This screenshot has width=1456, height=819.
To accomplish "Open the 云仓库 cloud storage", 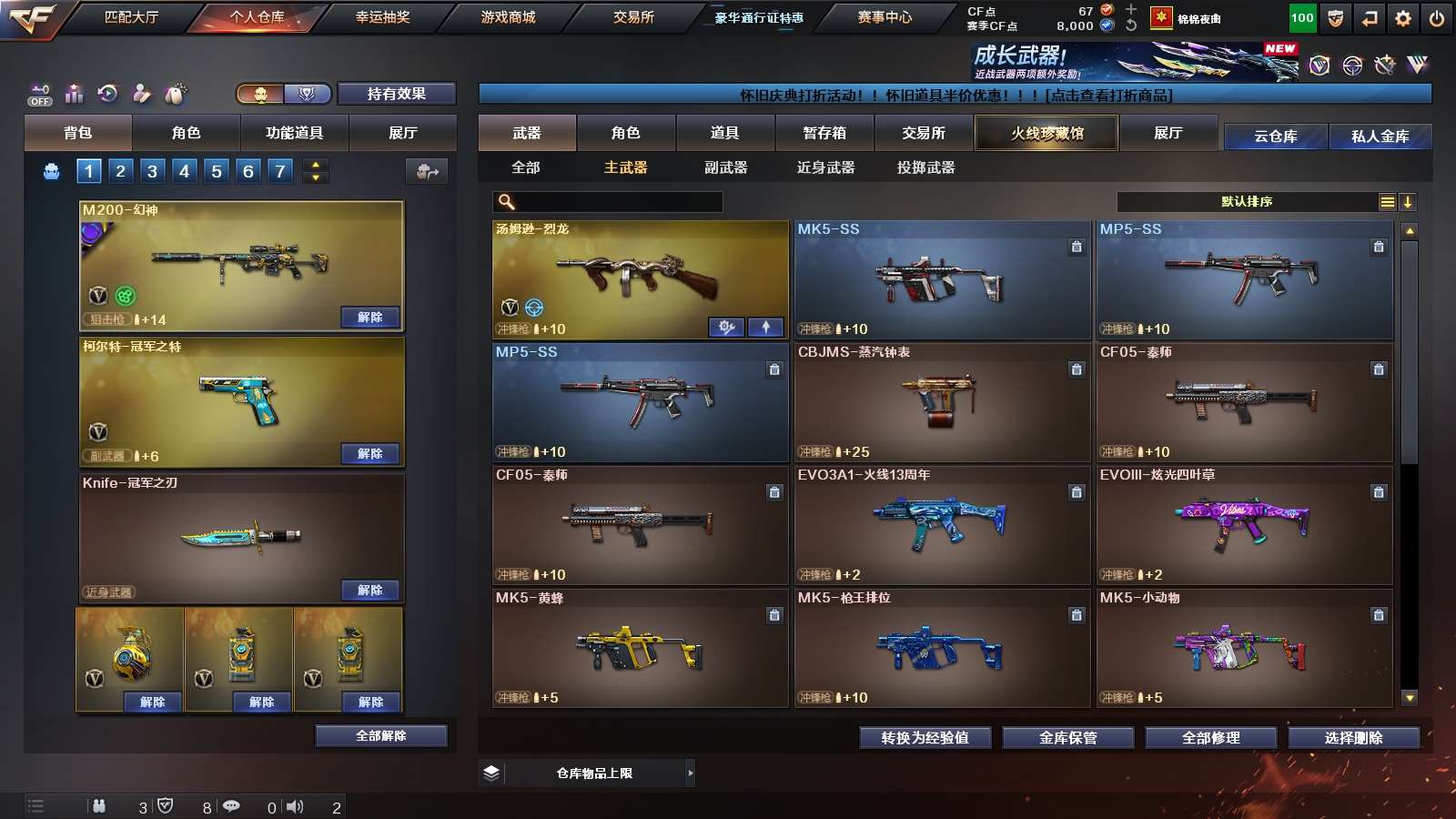I will 1275,136.
